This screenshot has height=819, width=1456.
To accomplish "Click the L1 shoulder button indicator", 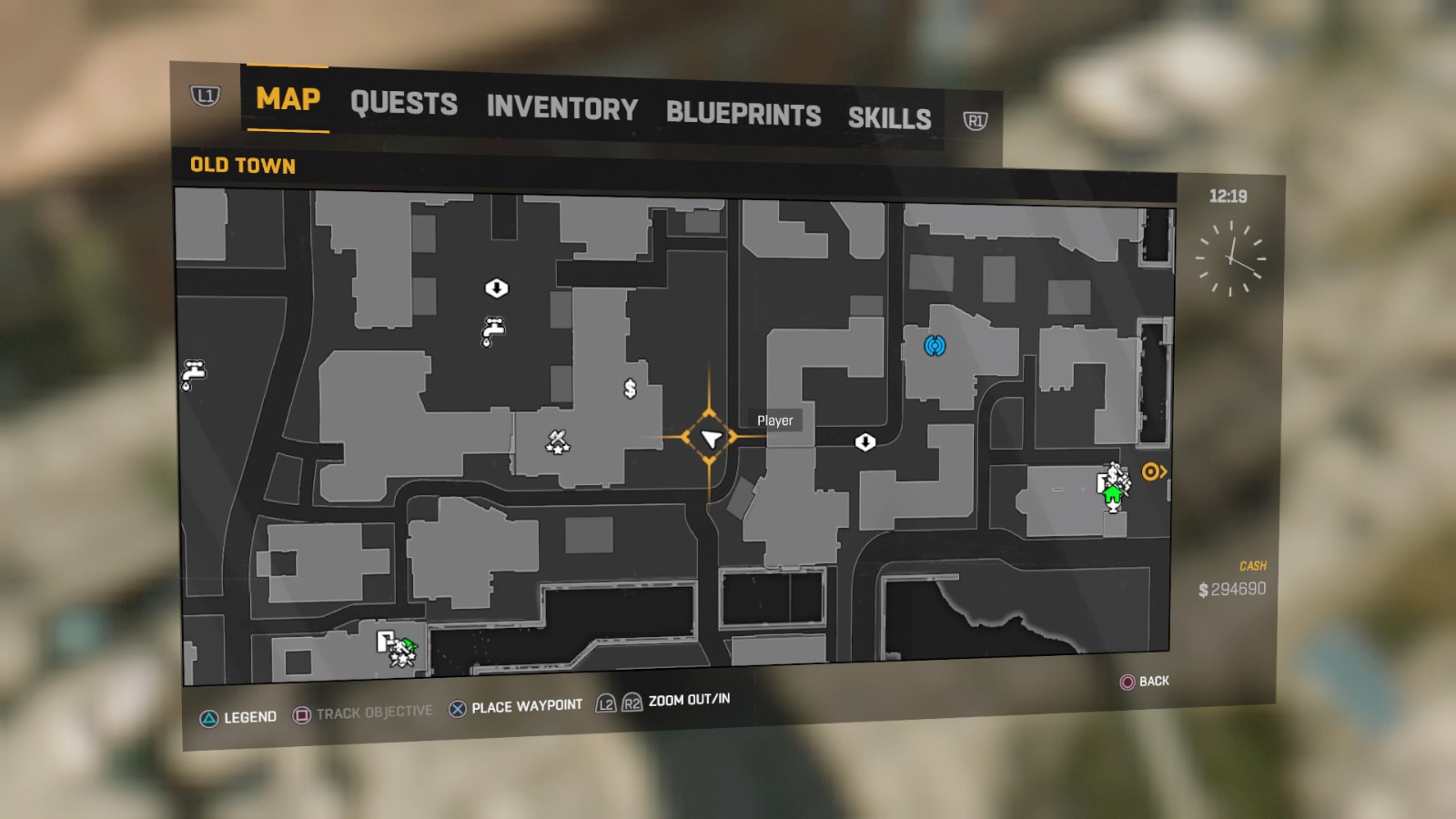I will [x=205, y=95].
